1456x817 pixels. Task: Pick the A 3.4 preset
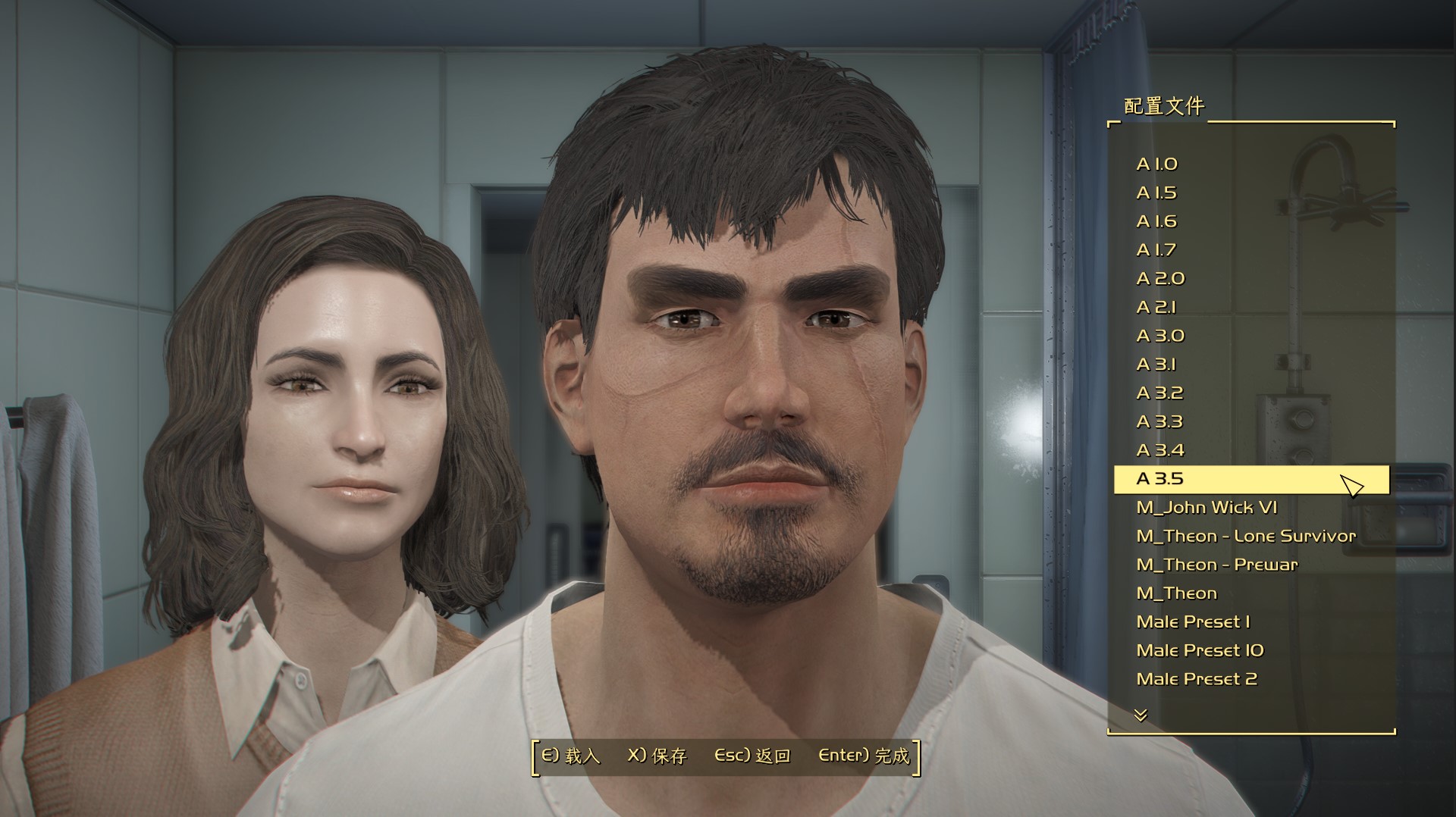pyautogui.click(x=1160, y=450)
